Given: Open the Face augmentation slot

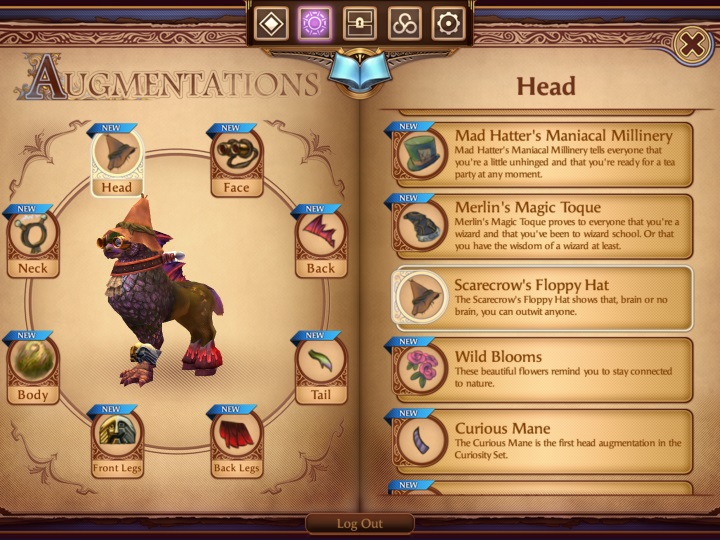Looking at the screenshot, I should (237, 157).
